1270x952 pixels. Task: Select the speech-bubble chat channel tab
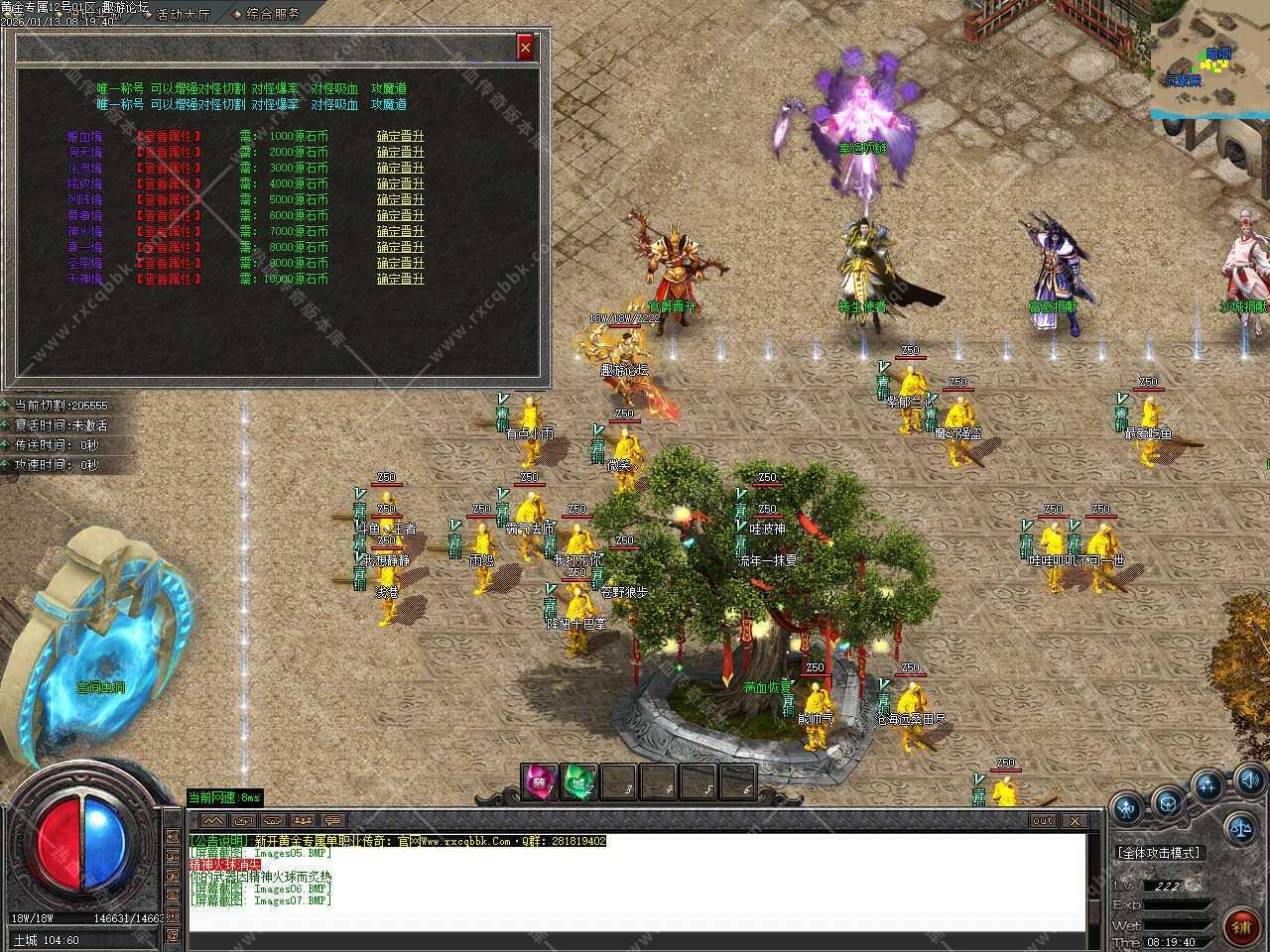pyautogui.click(x=332, y=821)
